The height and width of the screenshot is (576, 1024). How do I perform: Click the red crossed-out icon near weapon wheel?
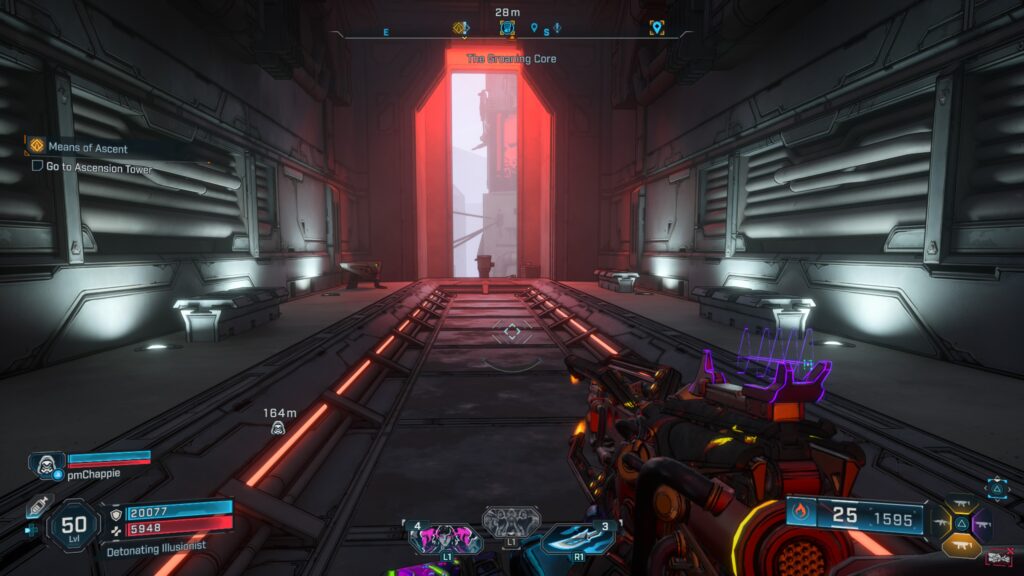pos(997,557)
